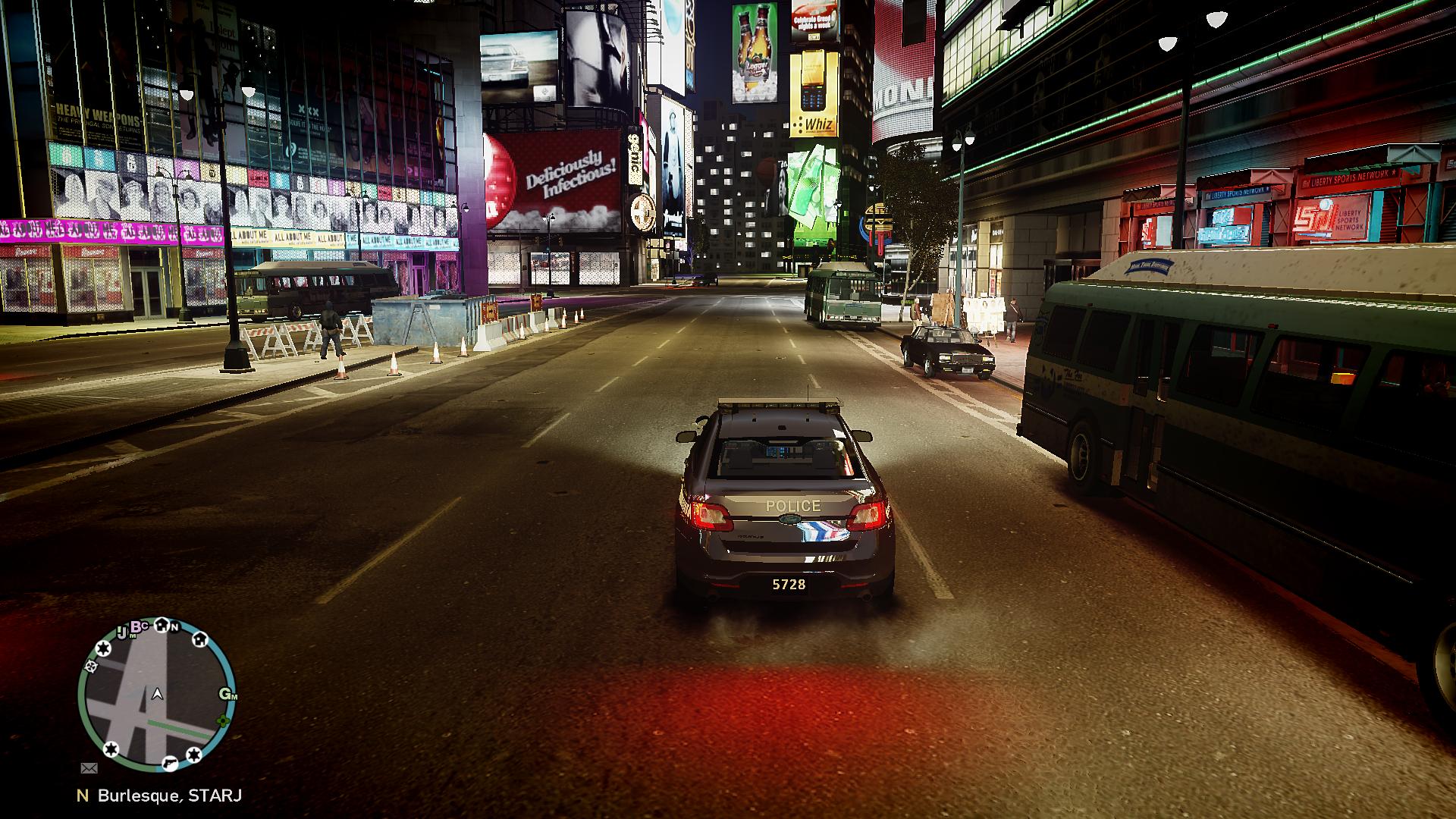The width and height of the screenshot is (1456, 819).
Task: Select the pistol gun shop blip
Action: [171, 761]
